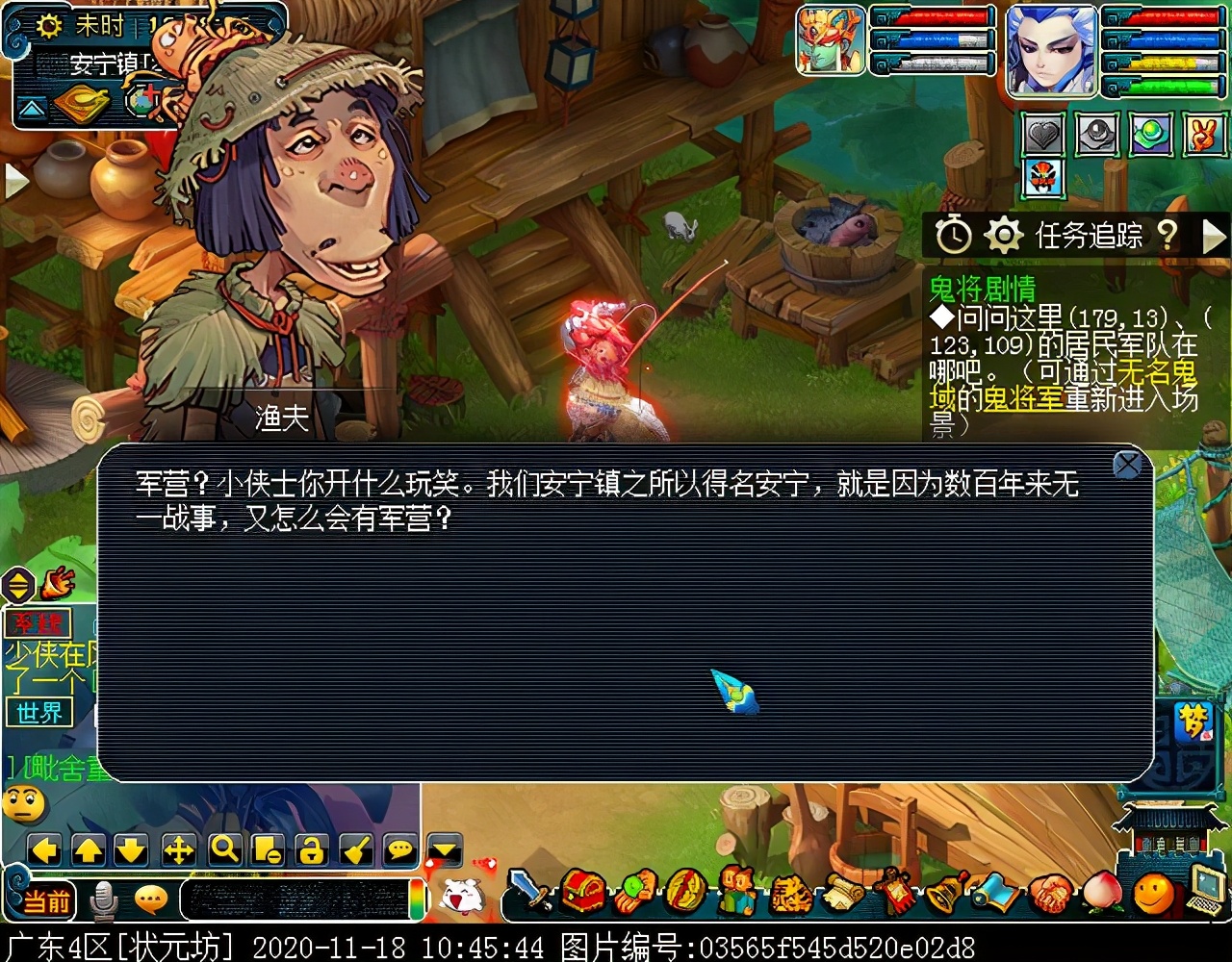Toggle the speech bubble icon in chat toolbar
This screenshot has height=962, width=1232.
coord(398,848)
